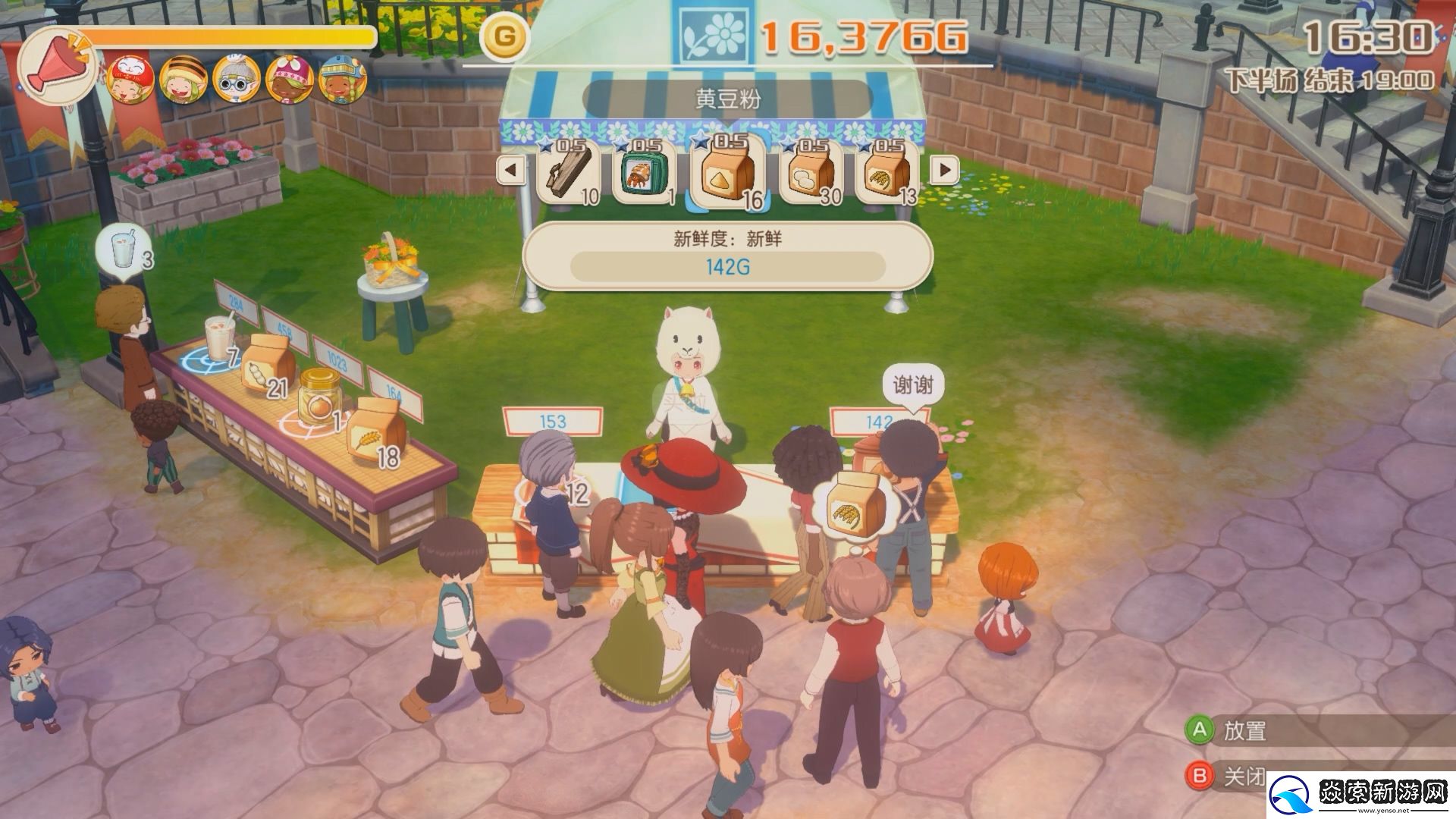Choose the hermit crab item slot
The image size is (1456, 819).
tap(642, 173)
